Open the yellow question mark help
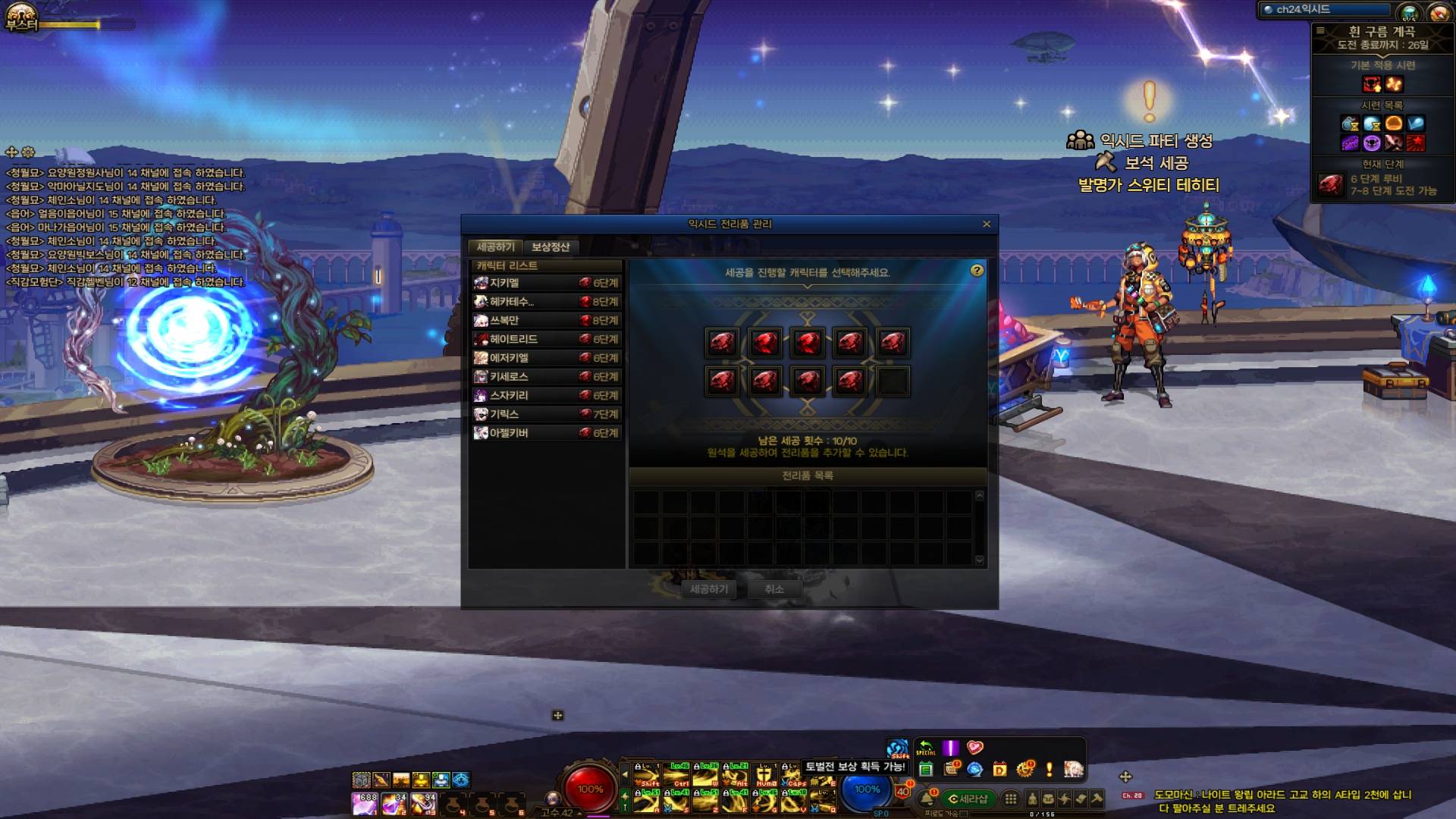Image resolution: width=1456 pixels, height=819 pixels. click(x=977, y=271)
